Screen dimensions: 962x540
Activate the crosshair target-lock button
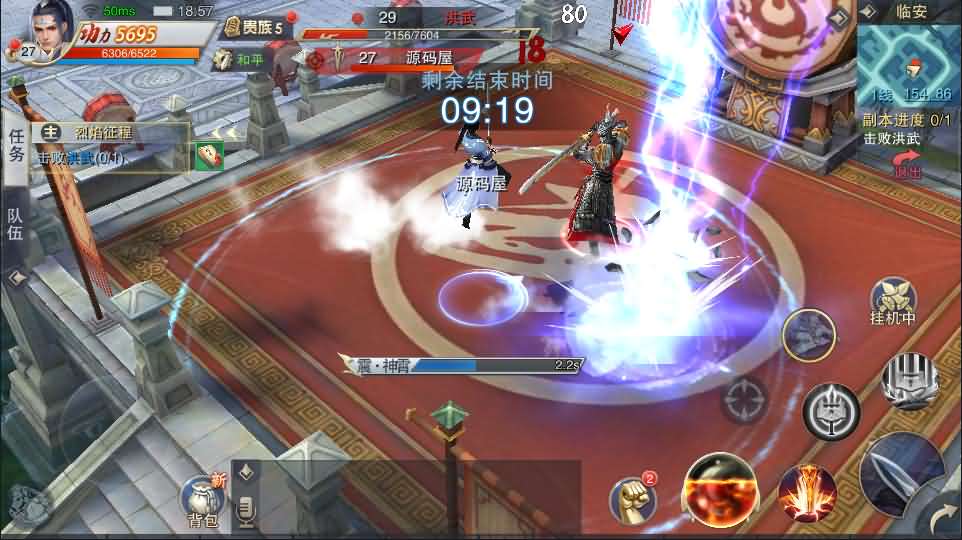tap(744, 402)
